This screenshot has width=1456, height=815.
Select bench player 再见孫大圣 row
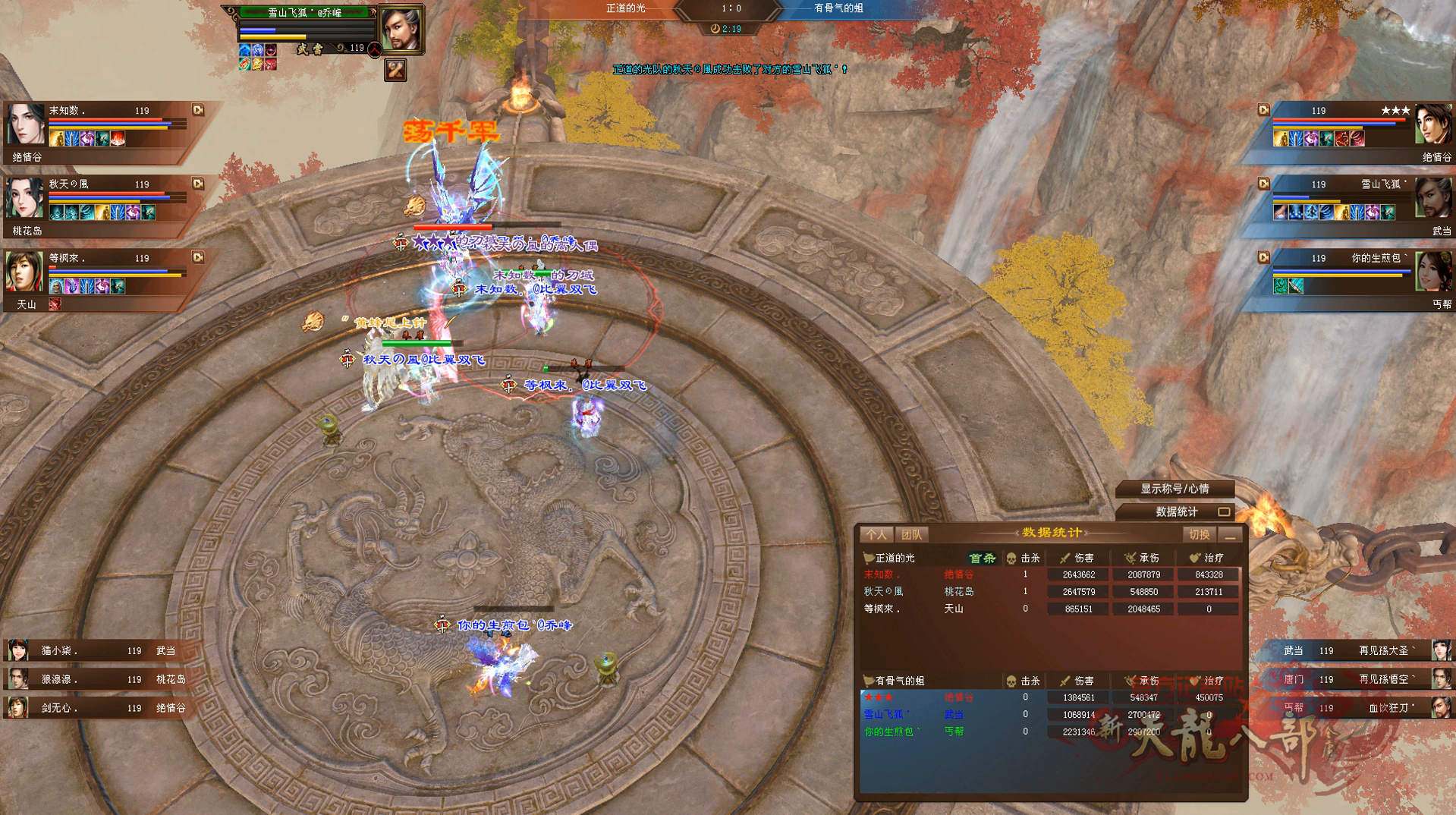pyautogui.click(x=1358, y=650)
